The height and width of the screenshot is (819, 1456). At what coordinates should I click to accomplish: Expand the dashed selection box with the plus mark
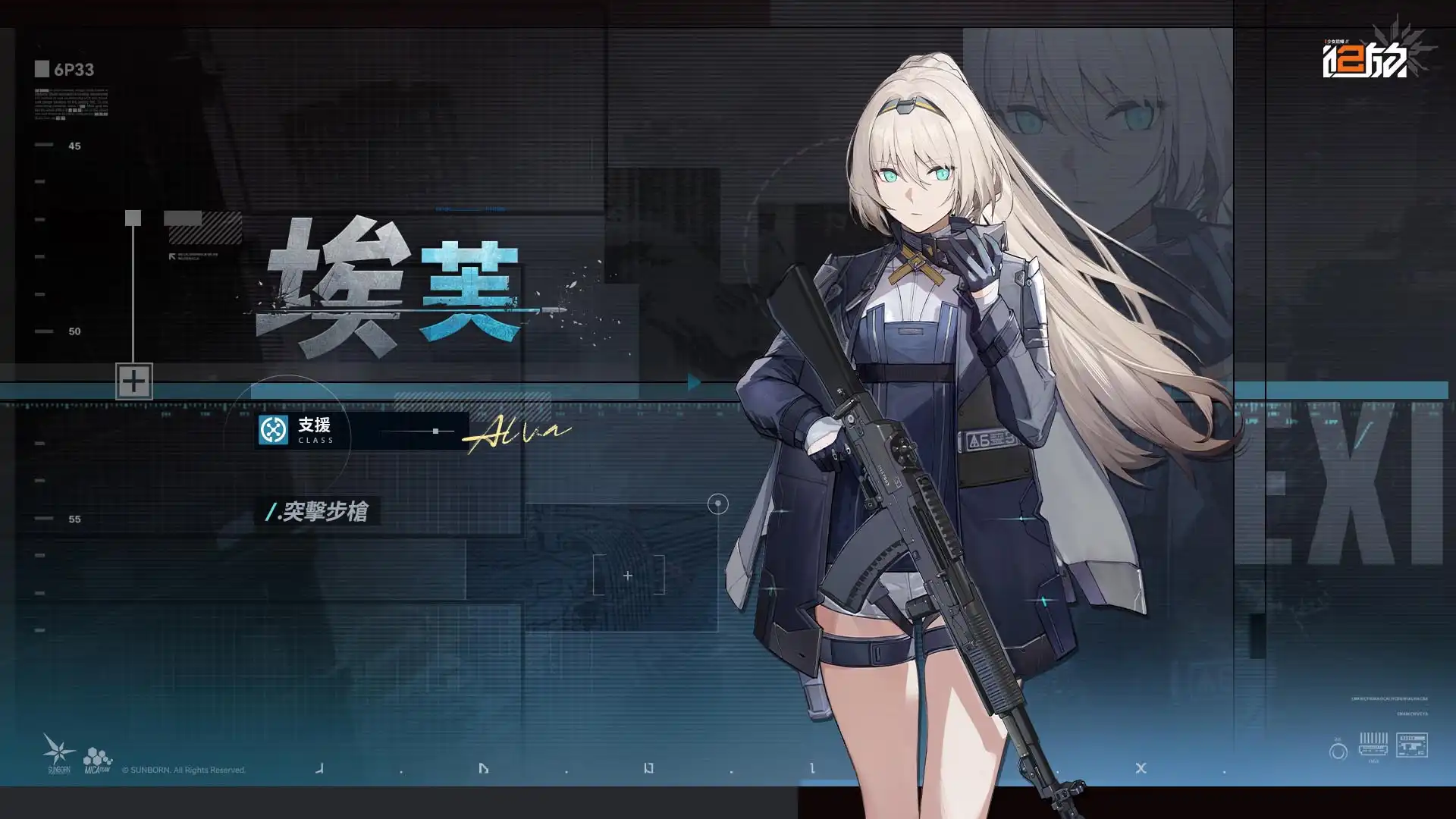[x=627, y=576]
